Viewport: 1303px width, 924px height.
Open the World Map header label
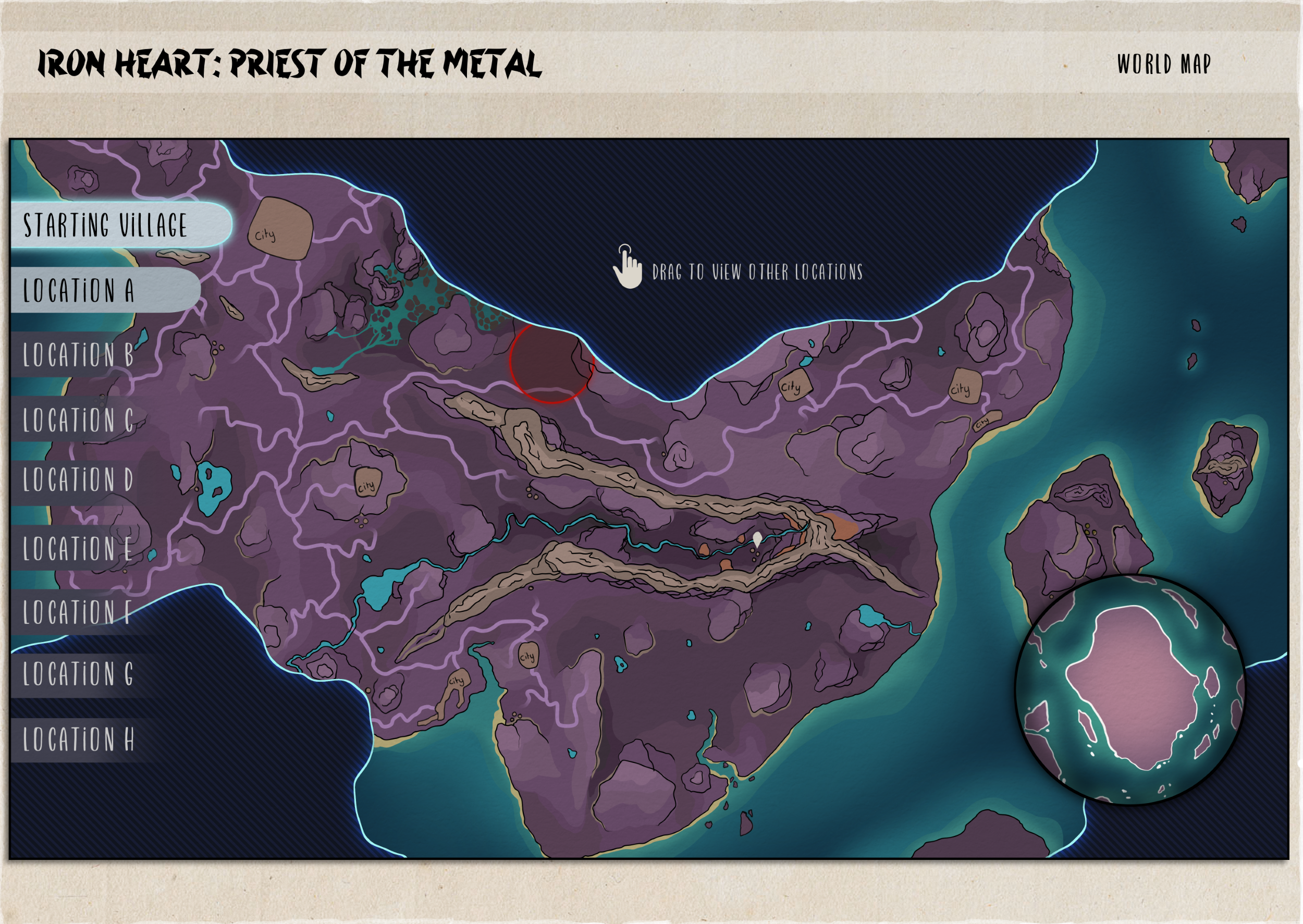pos(1164,64)
